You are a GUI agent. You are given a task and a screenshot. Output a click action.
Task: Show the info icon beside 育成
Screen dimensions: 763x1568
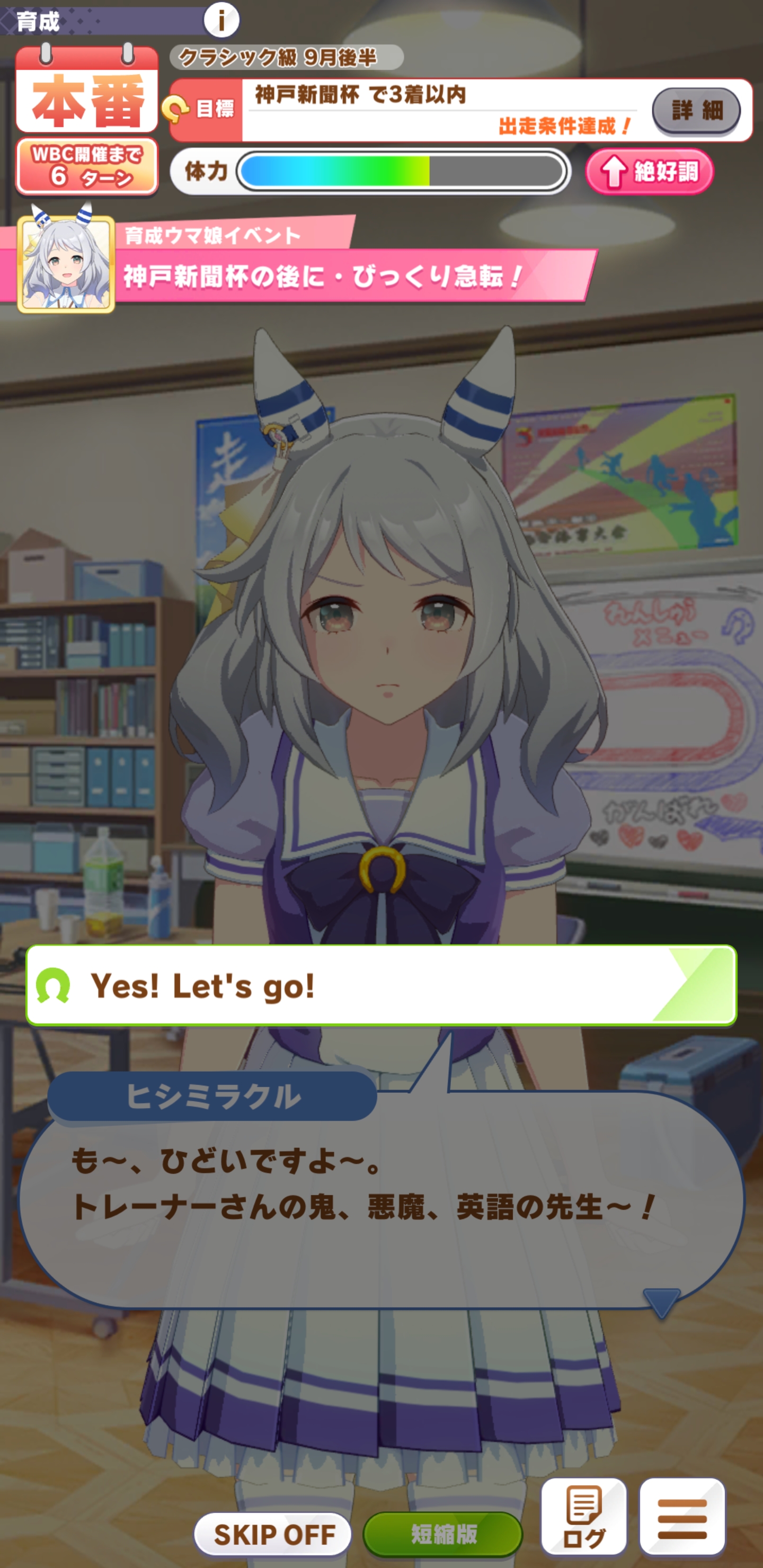[221, 20]
